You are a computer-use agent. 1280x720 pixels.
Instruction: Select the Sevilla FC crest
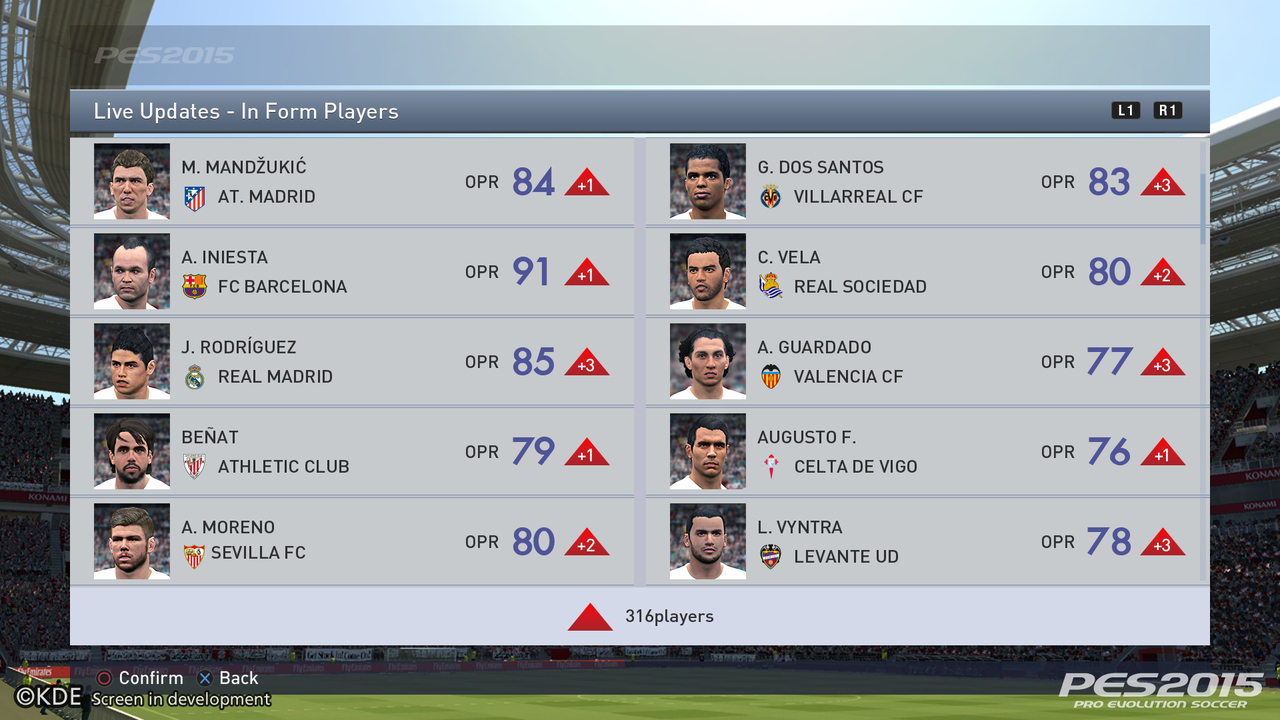tap(196, 556)
